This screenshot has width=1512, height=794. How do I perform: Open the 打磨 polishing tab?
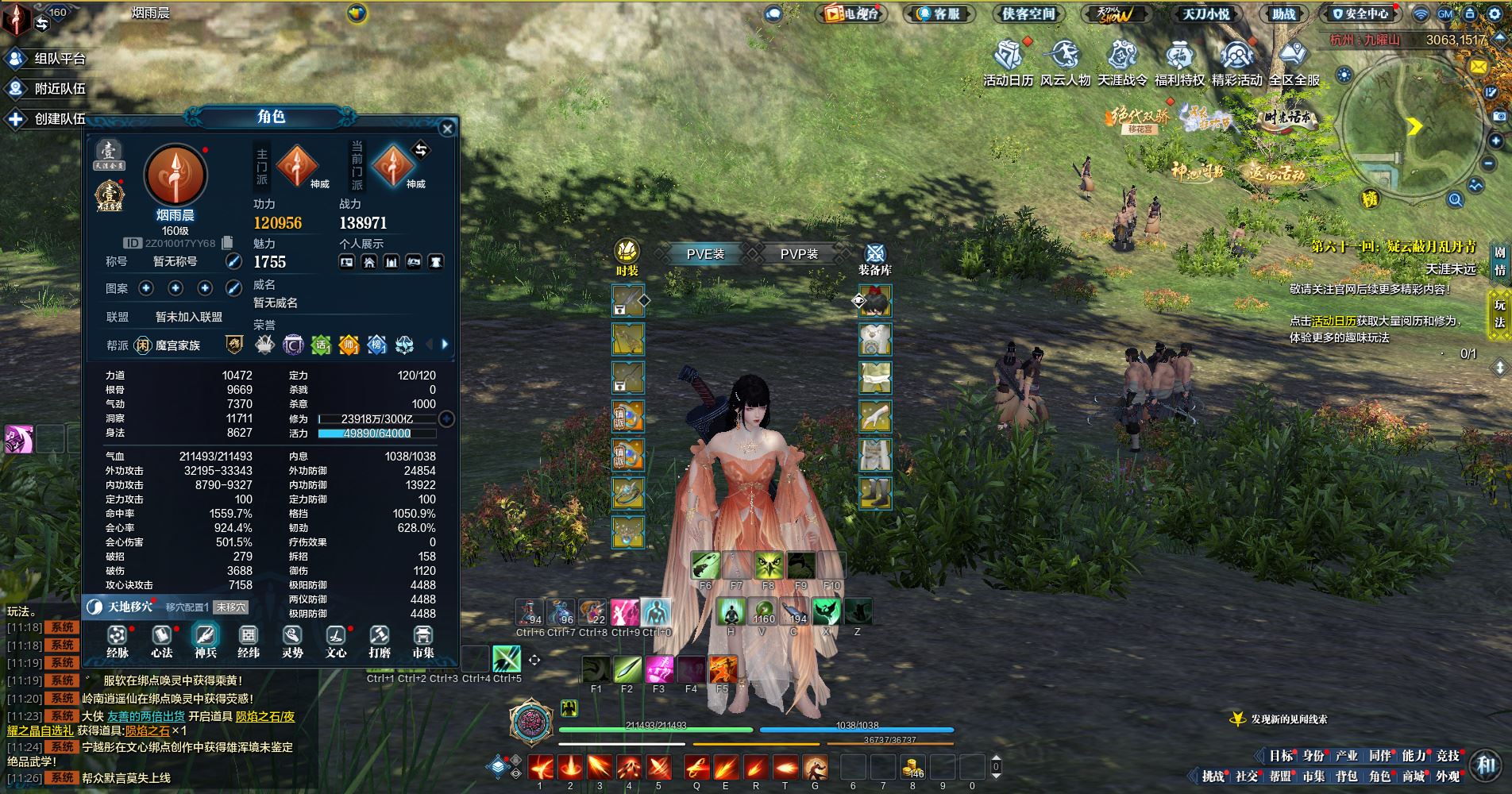coord(380,642)
